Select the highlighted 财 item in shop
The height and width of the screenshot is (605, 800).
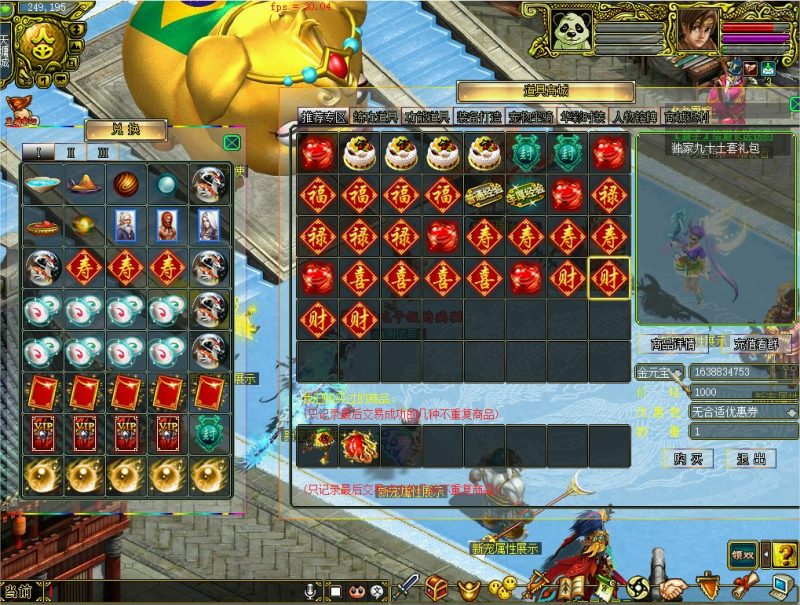(609, 278)
